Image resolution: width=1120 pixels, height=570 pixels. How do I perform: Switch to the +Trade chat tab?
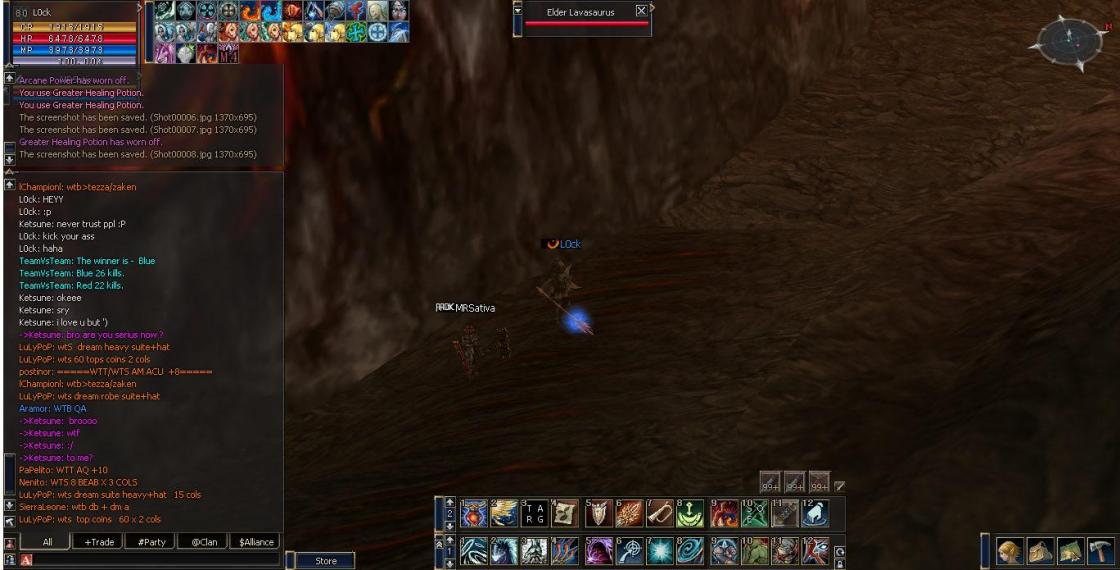(x=99, y=542)
